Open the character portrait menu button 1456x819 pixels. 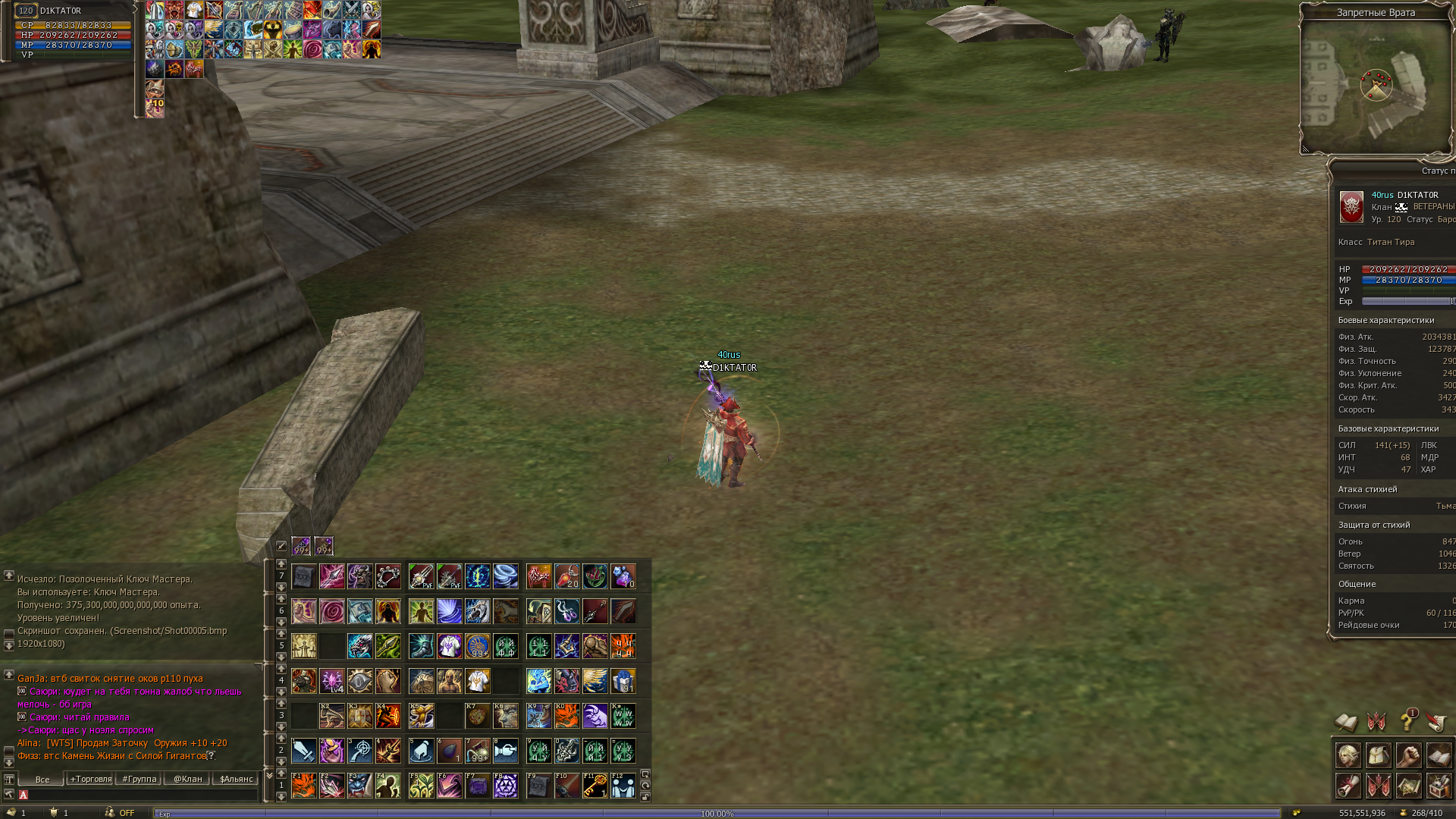tap(1348, 756)
